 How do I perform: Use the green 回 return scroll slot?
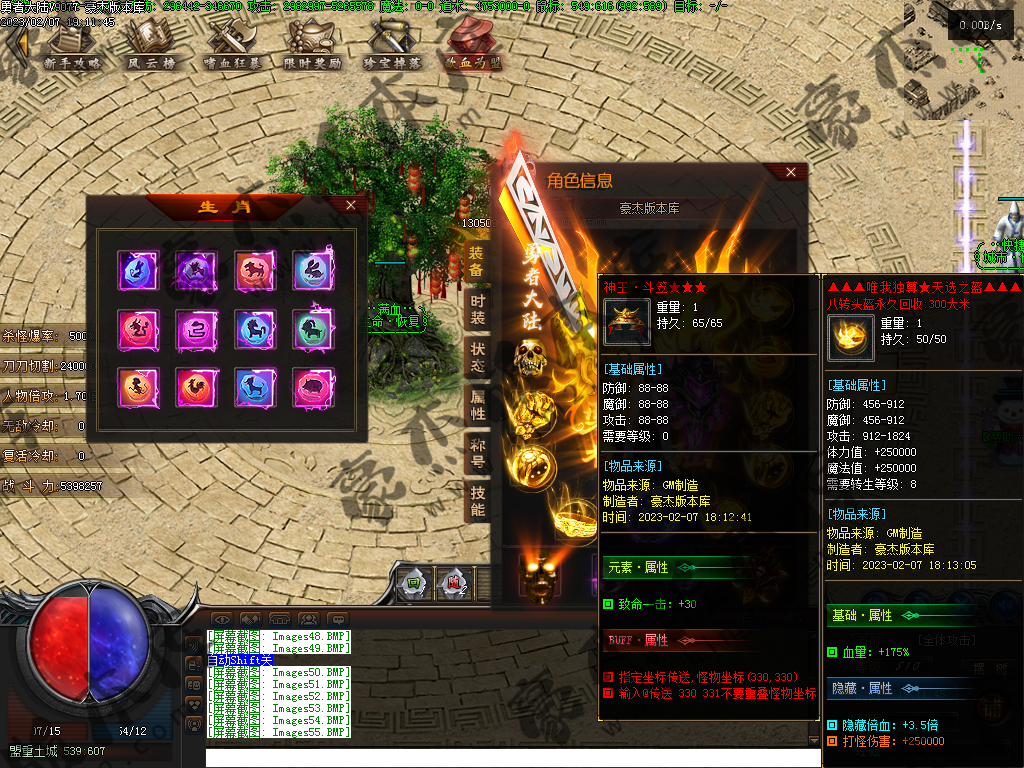[x=412, y=583]
